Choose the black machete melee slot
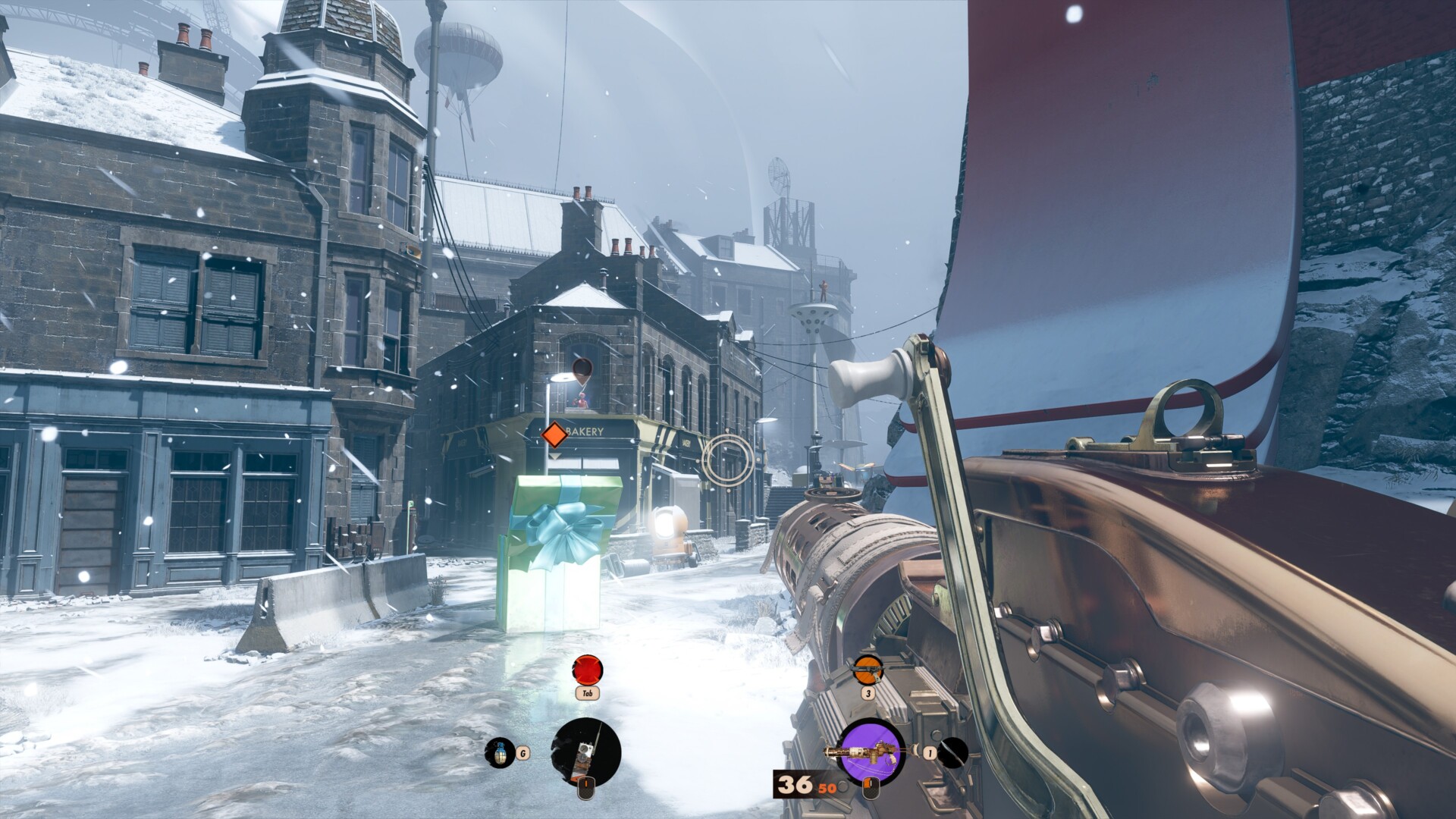This screenshot has width=1456, height=819. click(x=952, y=752)
